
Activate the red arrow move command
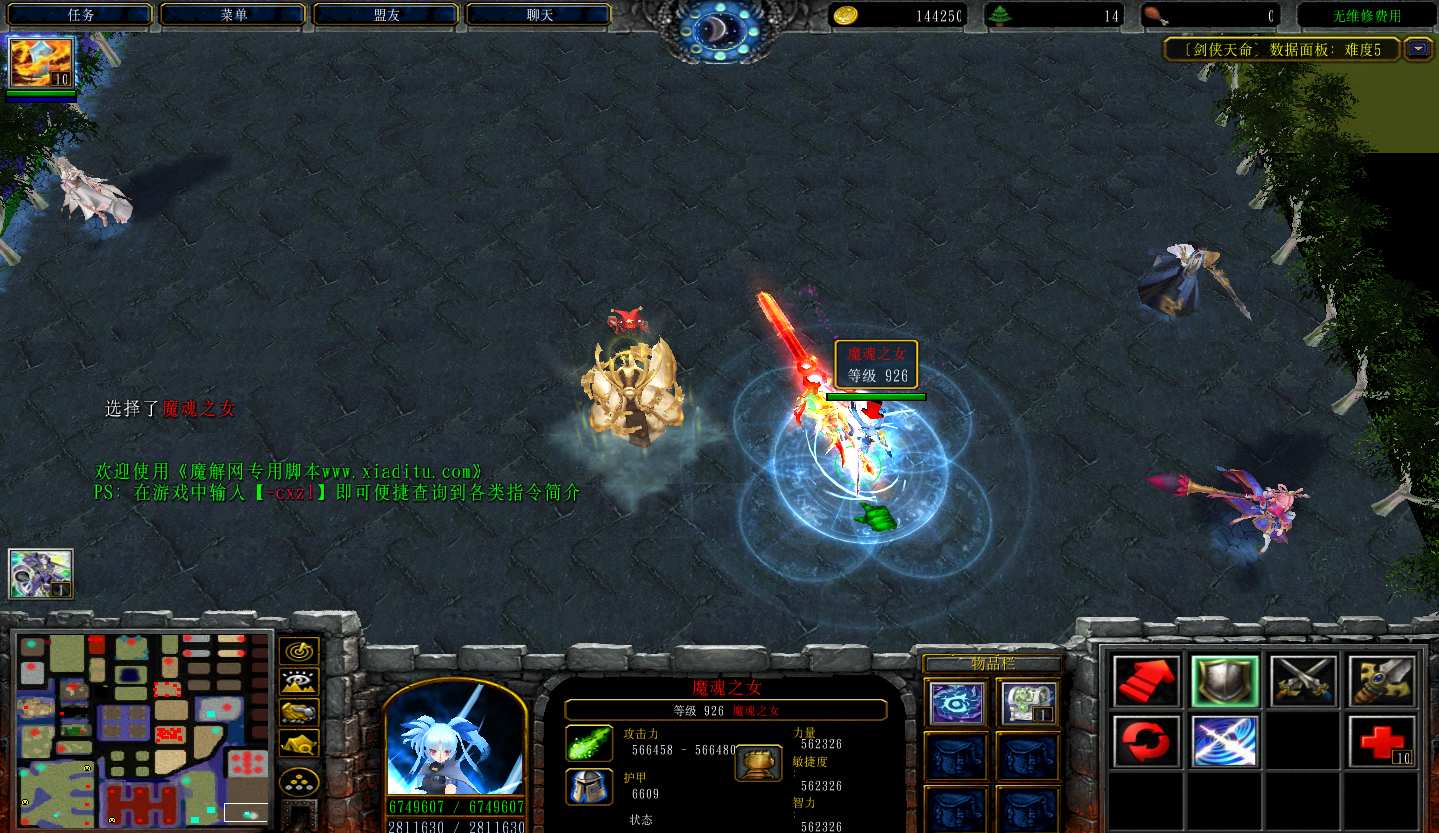(1146, 682)
